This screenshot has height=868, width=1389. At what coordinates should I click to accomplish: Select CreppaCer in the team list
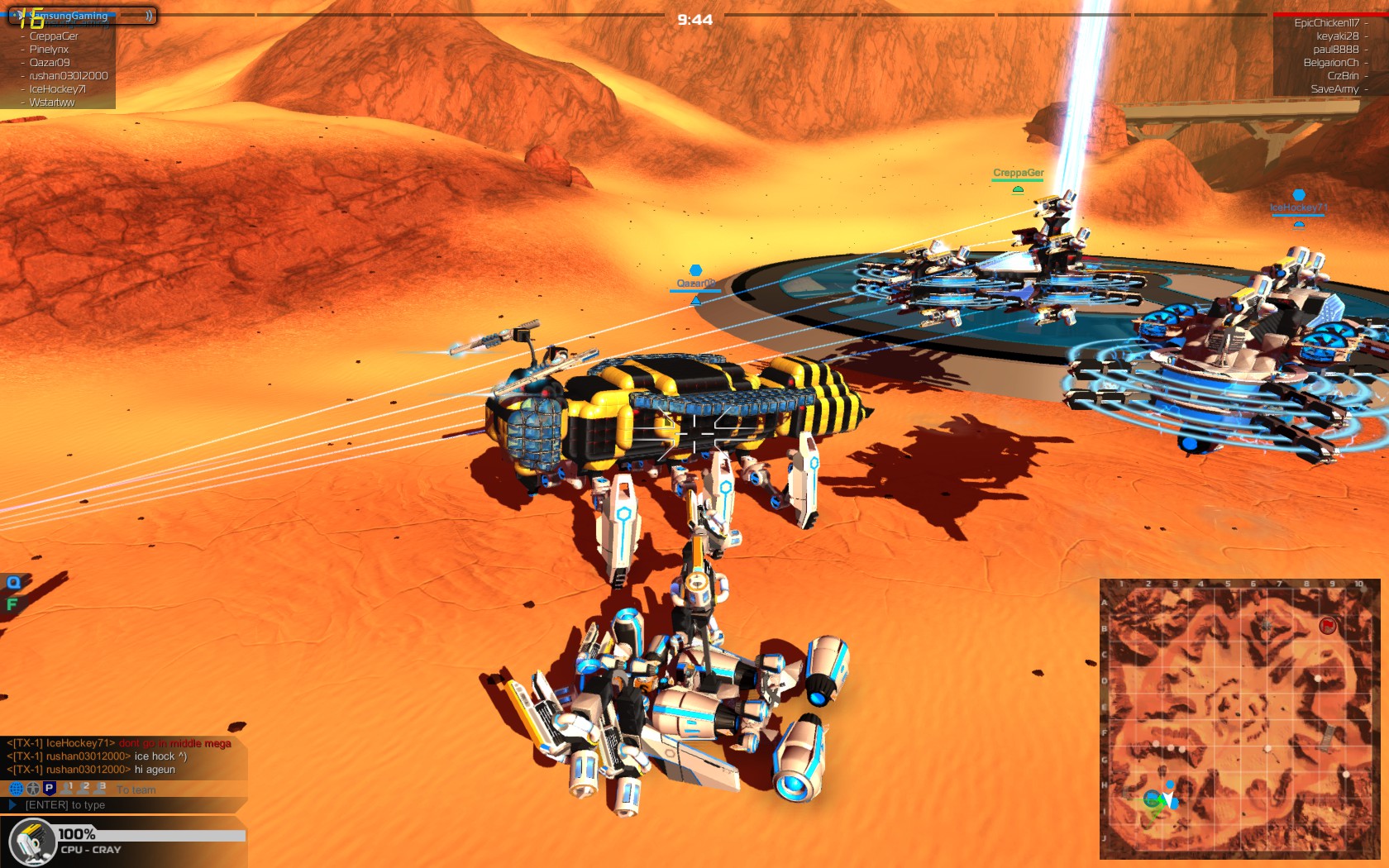point(54,36)
